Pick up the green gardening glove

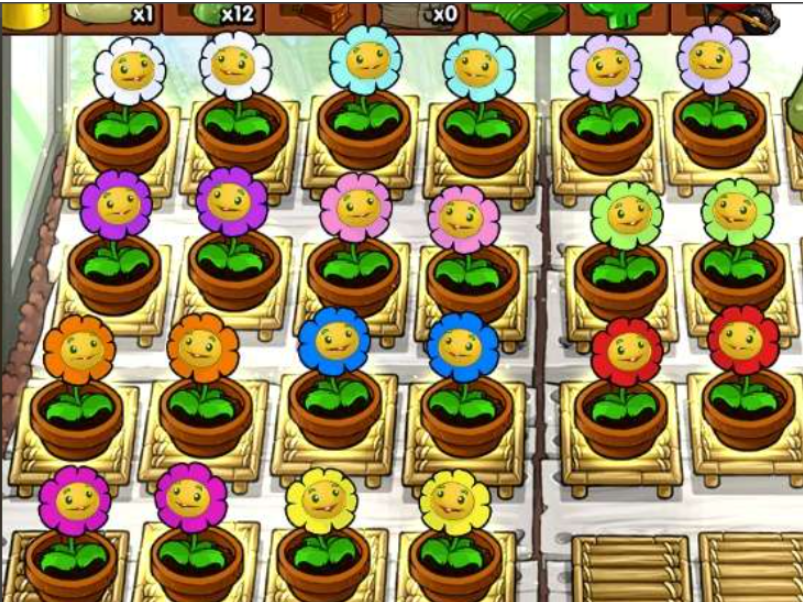(516, 14)
